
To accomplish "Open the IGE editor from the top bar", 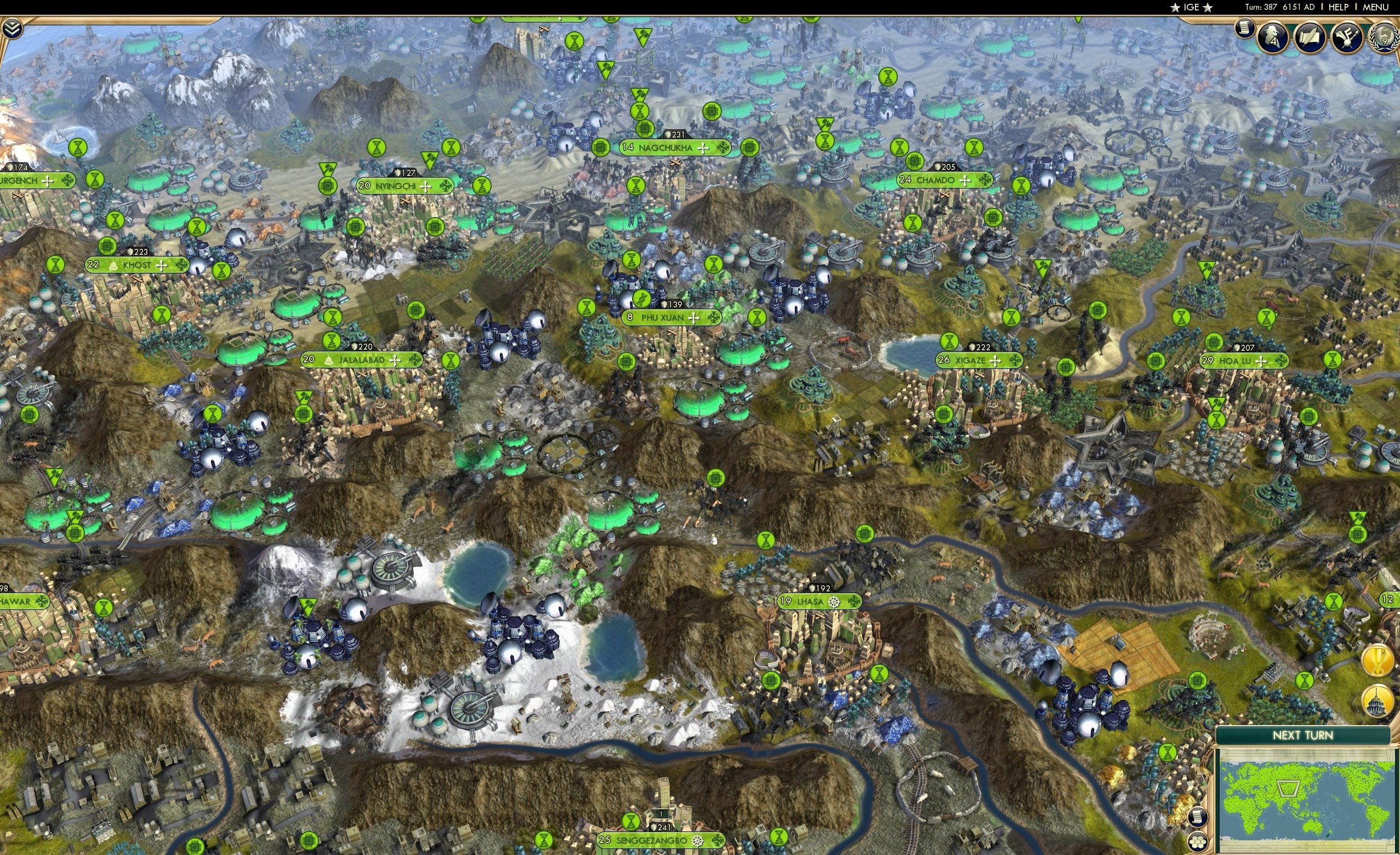I will tap(1193, 7).
